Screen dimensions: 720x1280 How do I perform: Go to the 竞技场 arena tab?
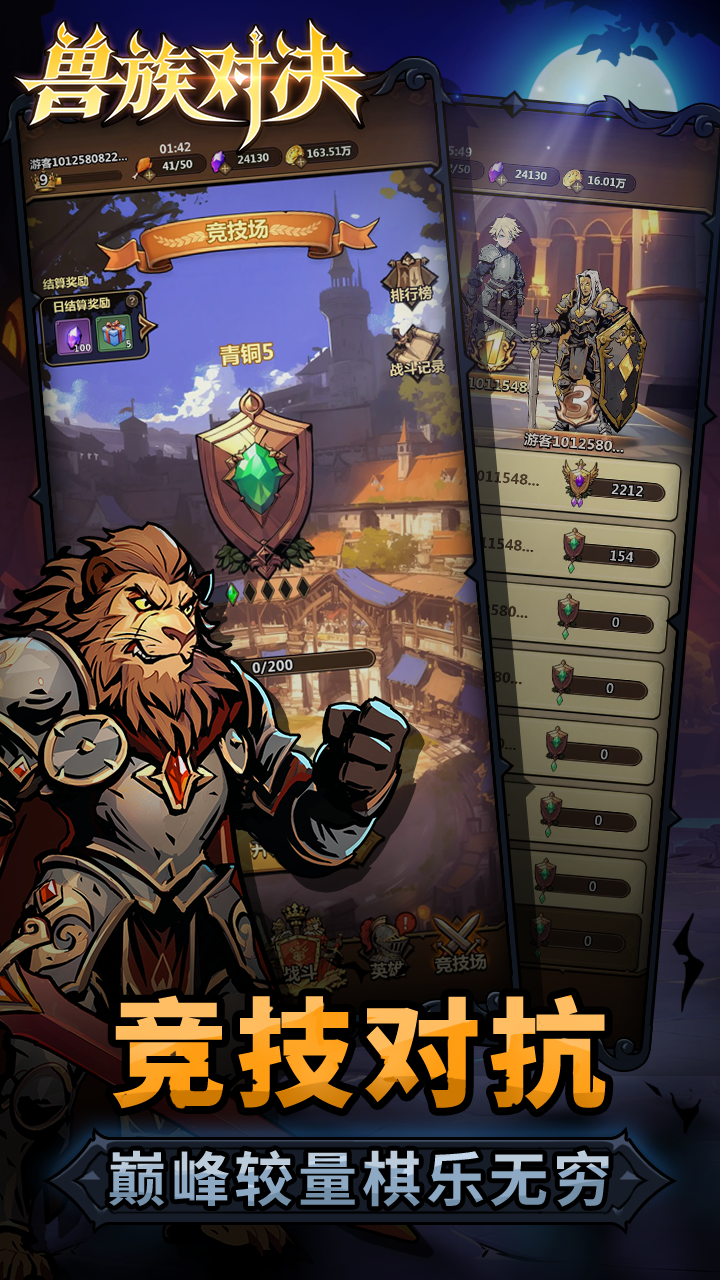[460, 945]
